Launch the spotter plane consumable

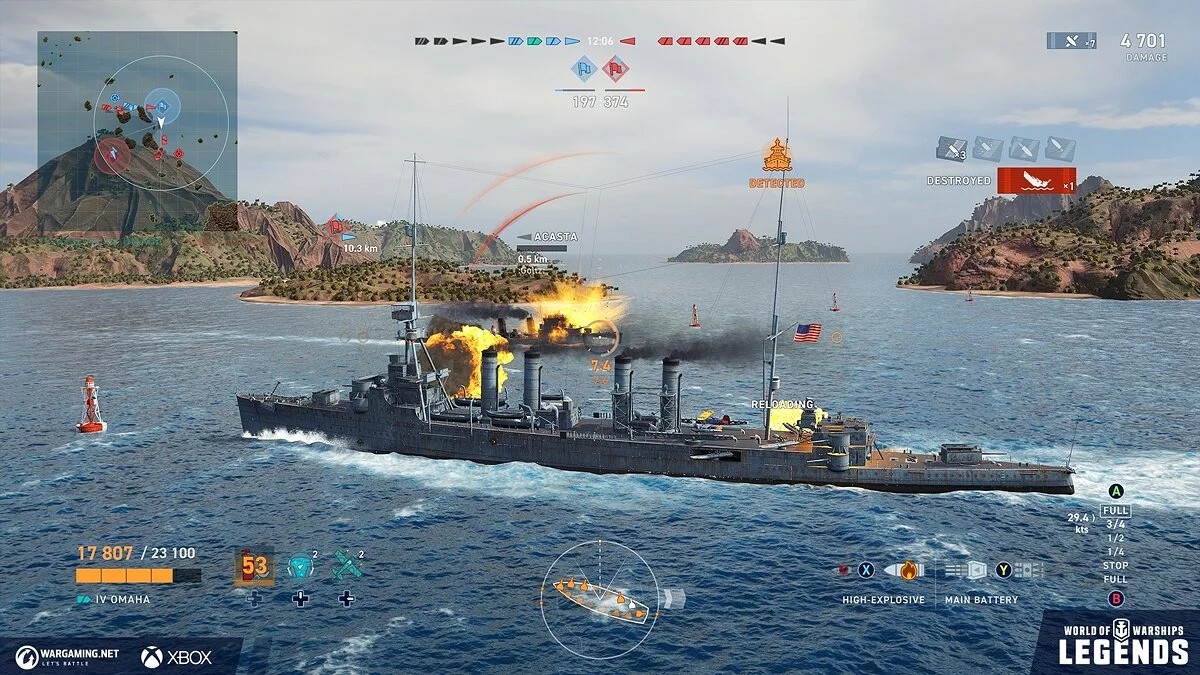[346, 566]
